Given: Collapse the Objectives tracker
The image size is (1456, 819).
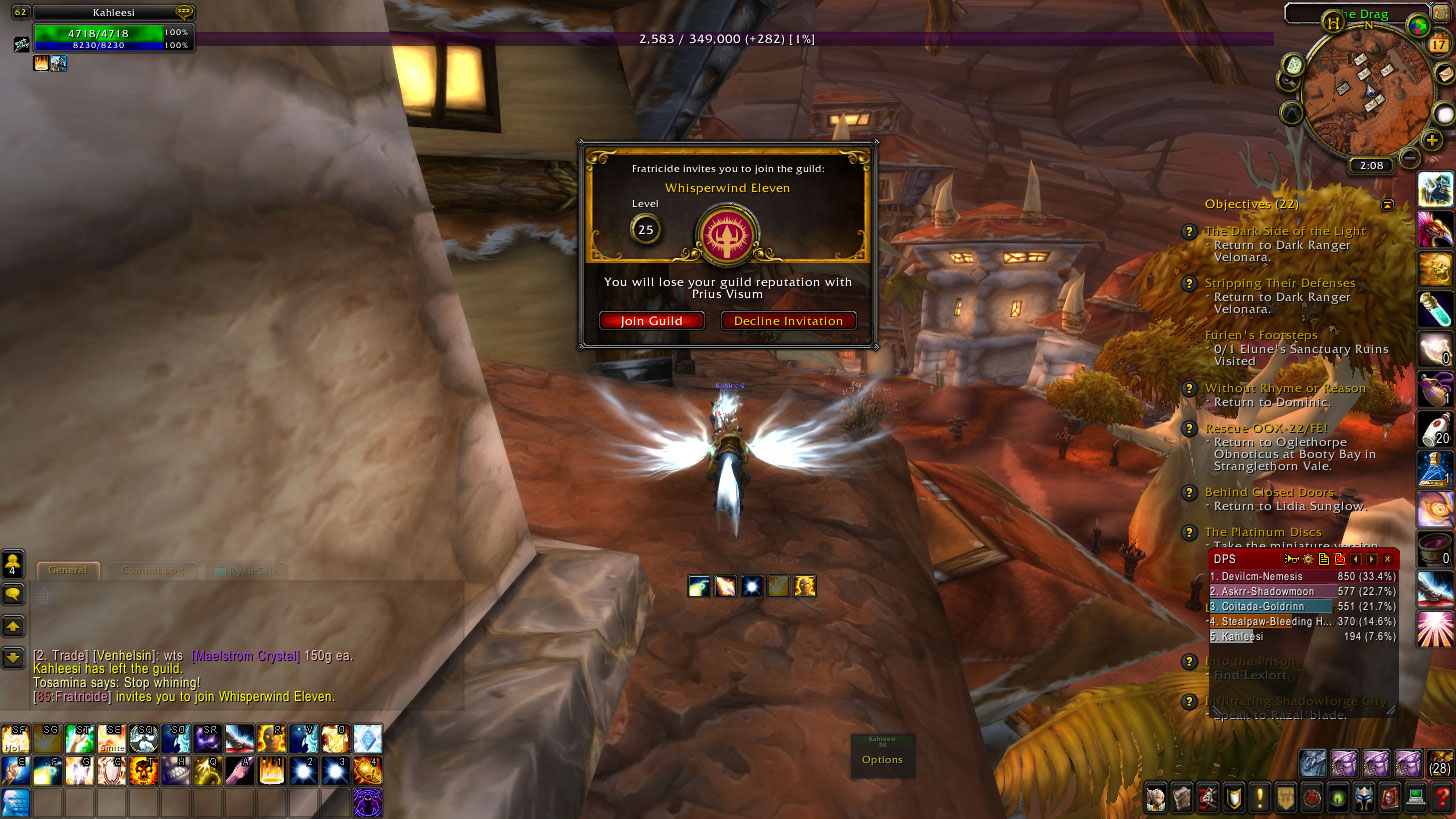Looking at the screenshot, I should click(x=1387, y=204).
